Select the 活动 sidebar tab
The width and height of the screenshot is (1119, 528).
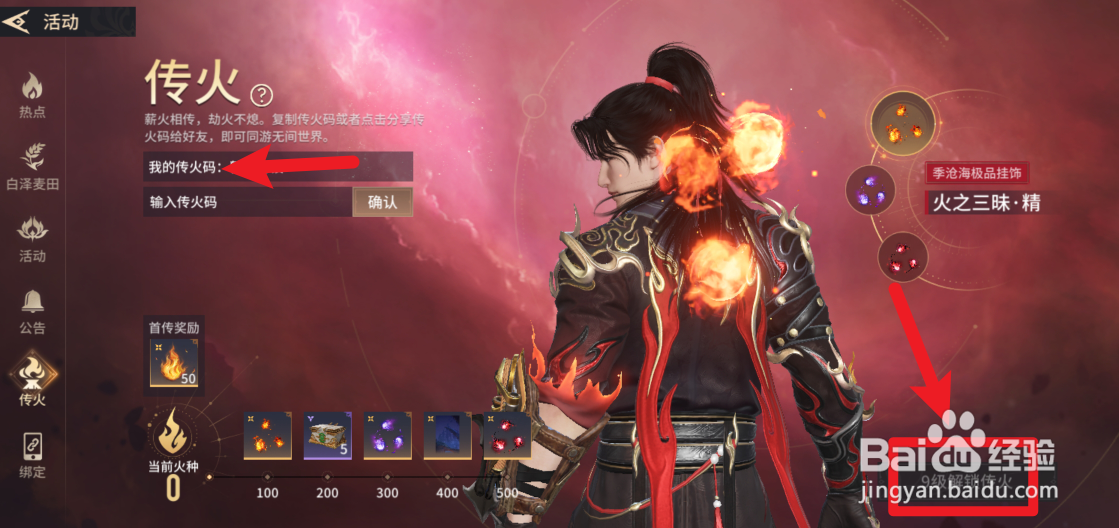(x=32, y=240)
